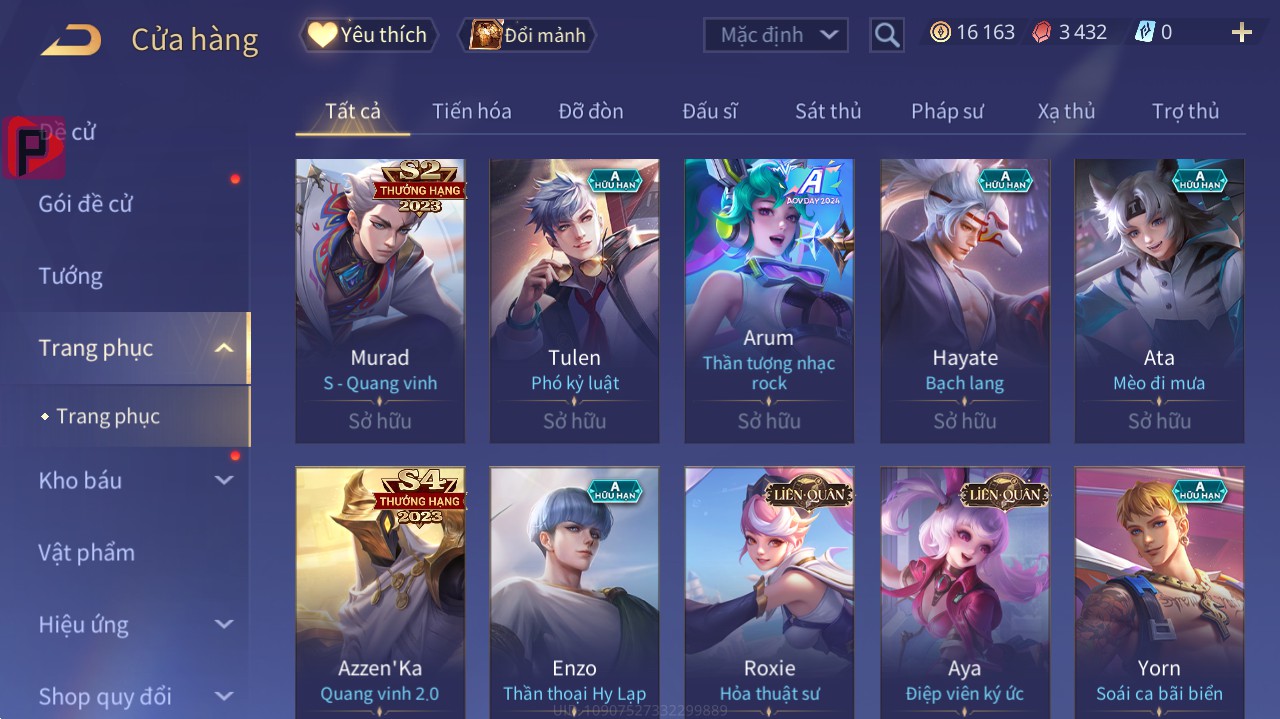View the Trợ thủ tab
1280x719 pixels.
(x=1185, y=111)
